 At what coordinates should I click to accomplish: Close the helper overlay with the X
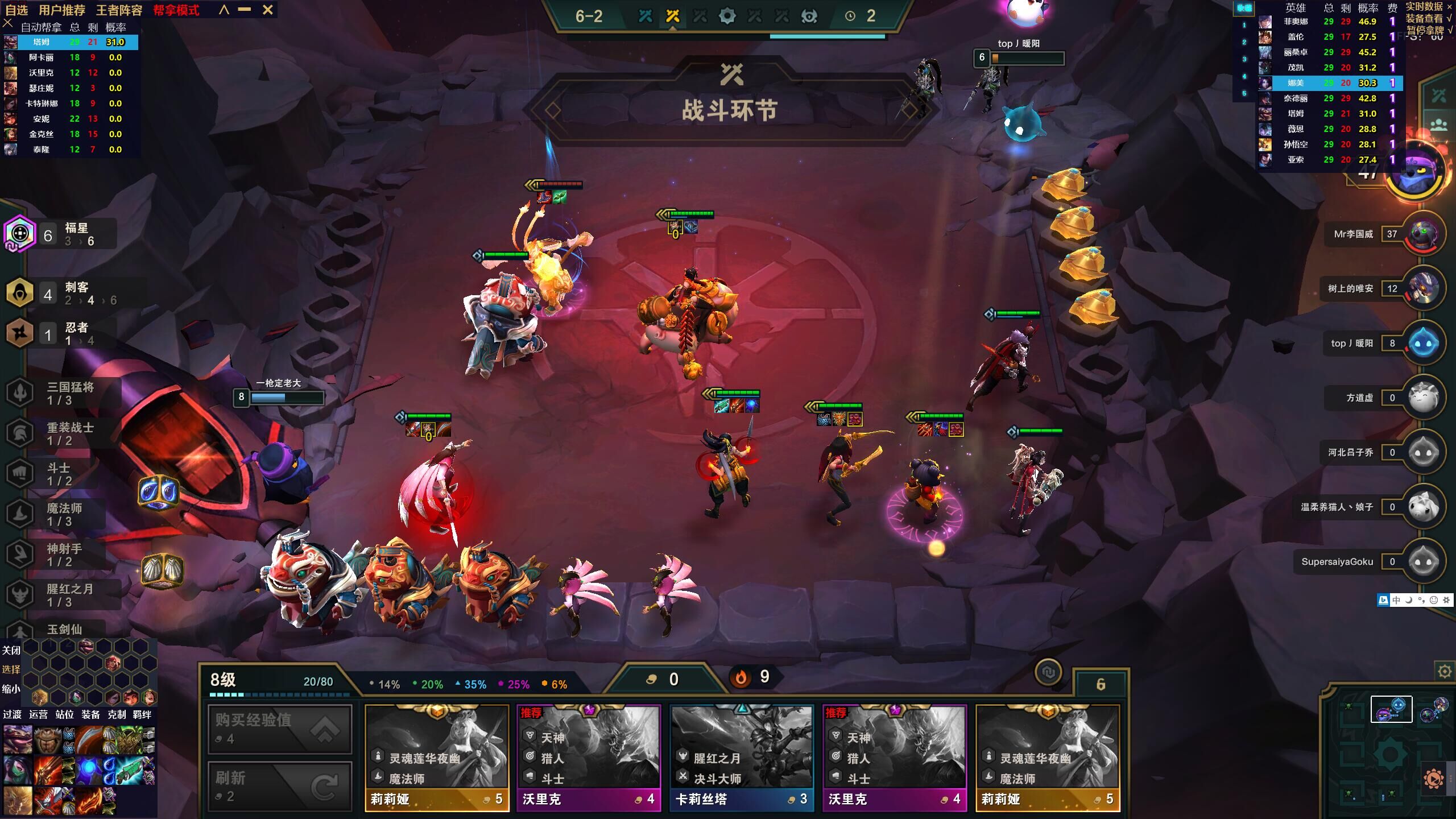[268, 10]
